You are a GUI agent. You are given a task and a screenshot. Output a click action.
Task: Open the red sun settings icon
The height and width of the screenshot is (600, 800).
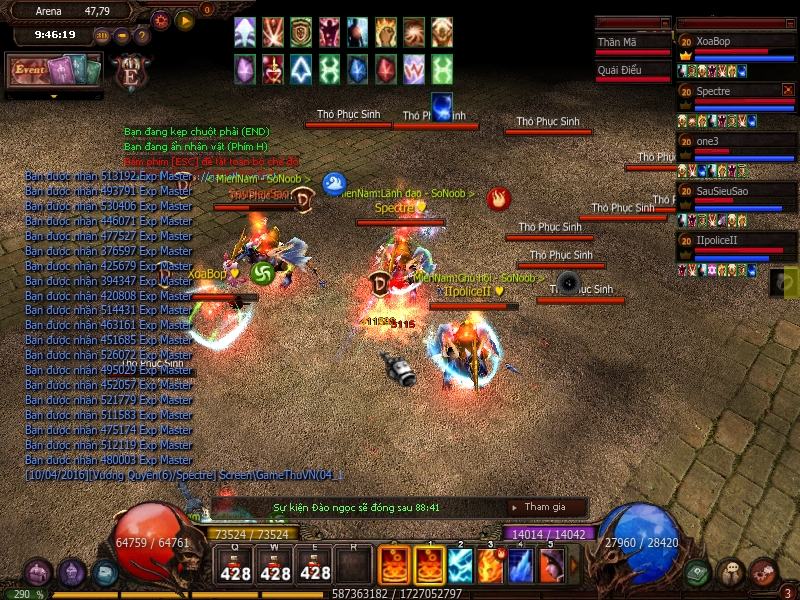coord(161,19)
